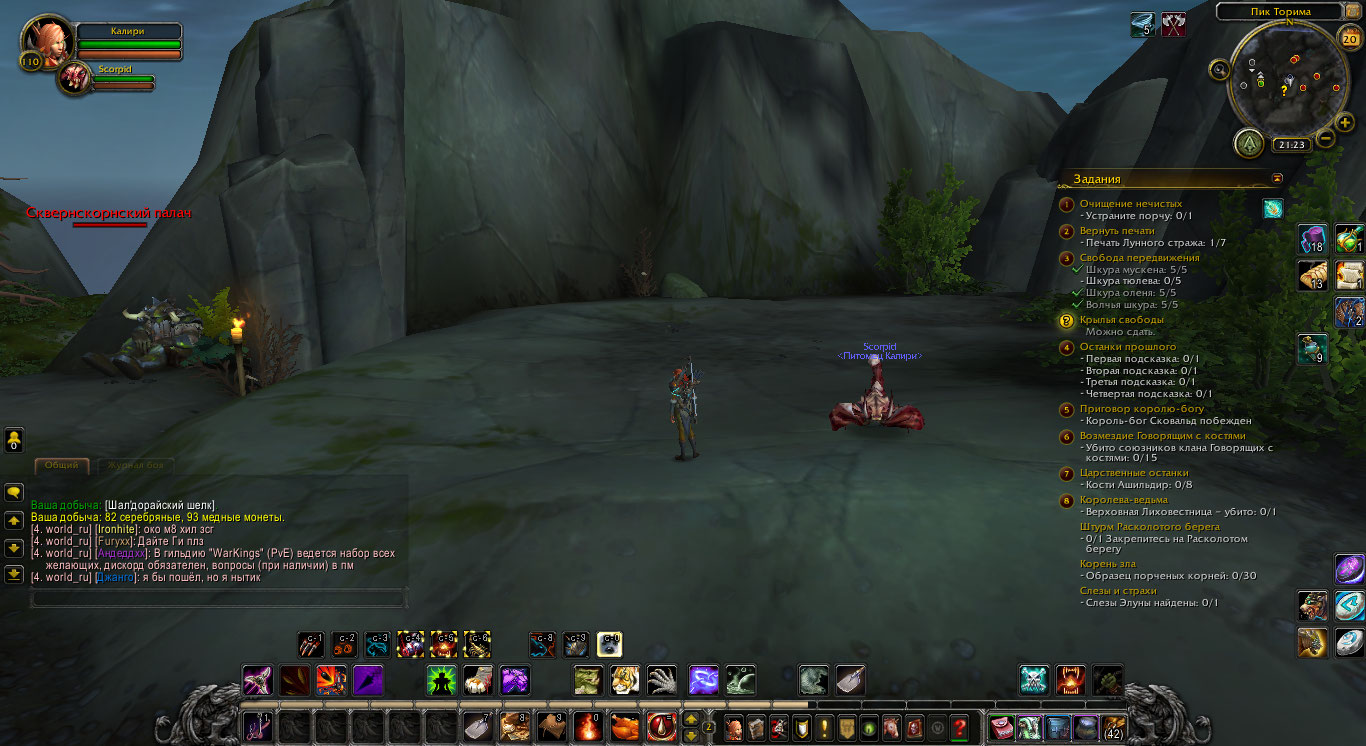The height and width of the screenshot is (746, 1366).
Task: Click the minimap's zoom-out minus button
Action: [1325, 139]
